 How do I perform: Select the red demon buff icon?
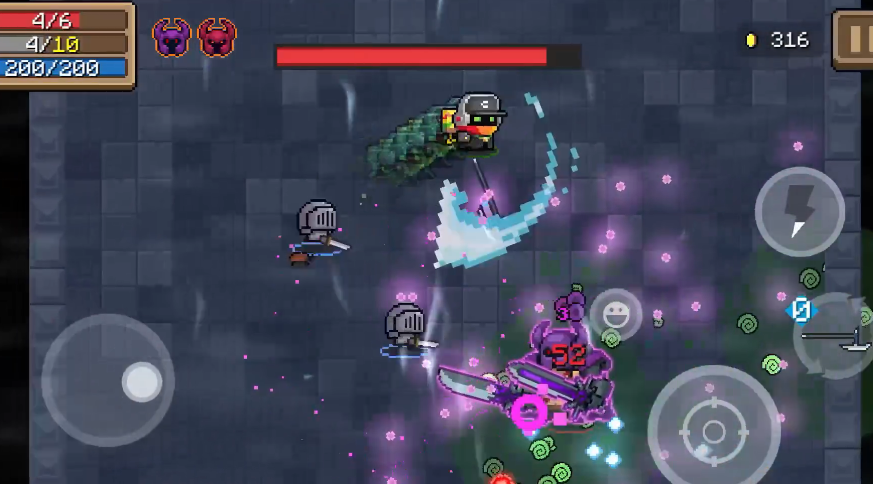click(217, 38)
